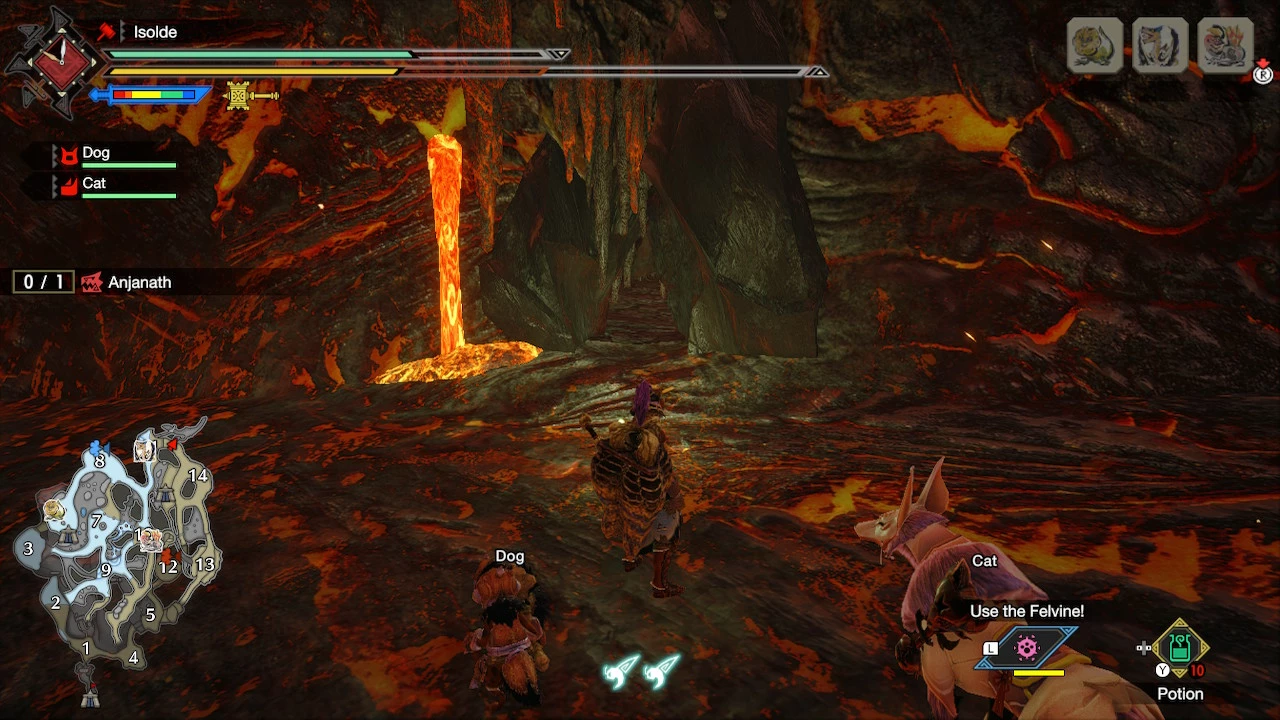
Task: Select the pink monster with flames icon
Action: 1224,45
